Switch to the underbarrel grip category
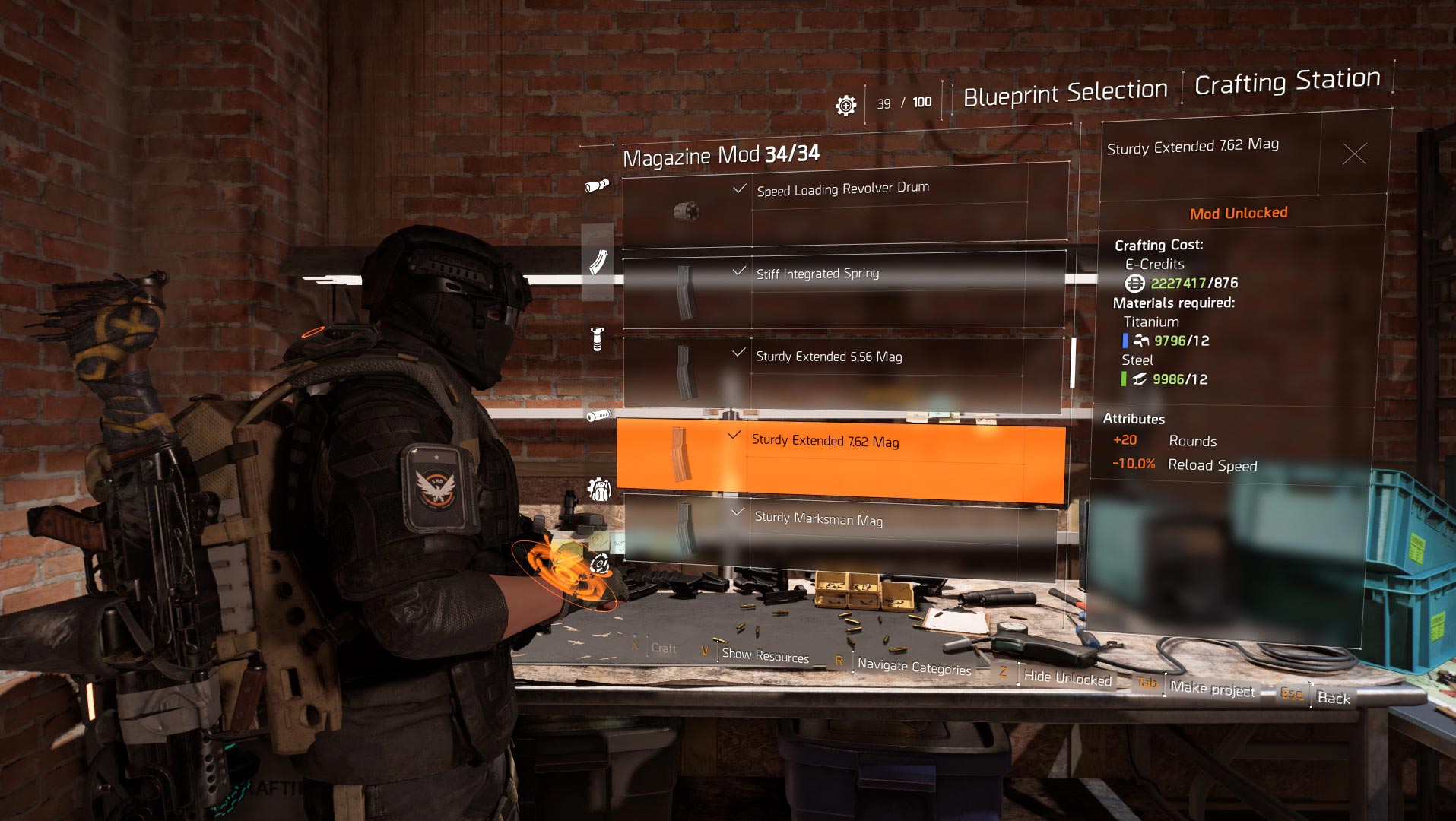 597,339
